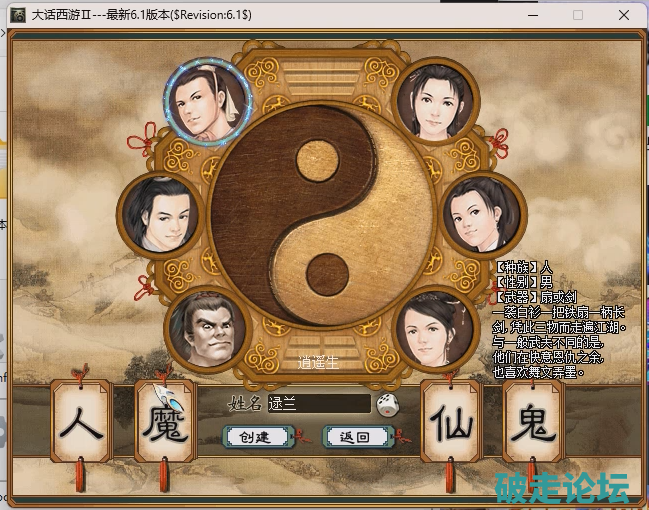This screenshot has height=510, width=649.
Task: Pick the 鬼 (Ghost) race plaque
Action: (532, 424)
